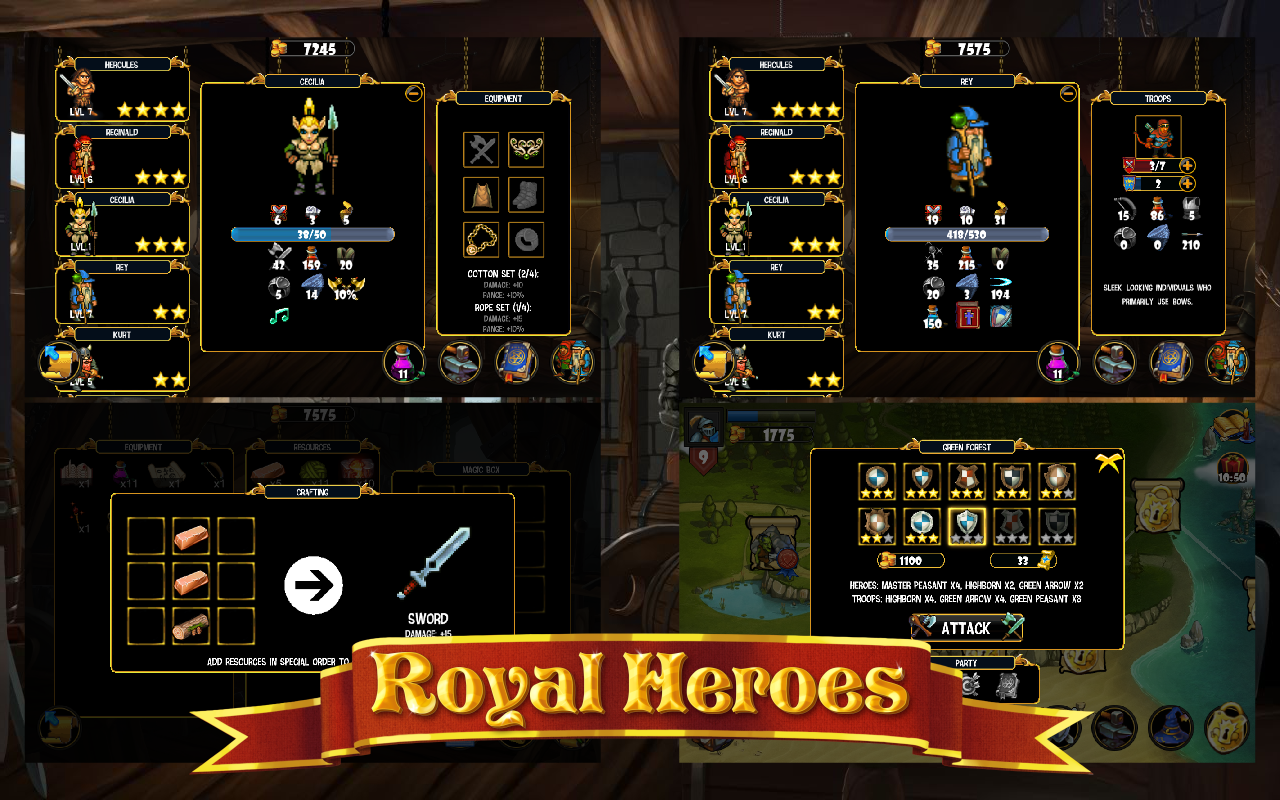Select the highlighted blue shield in Green Forest
The image size is (1280, 800).
966,524
